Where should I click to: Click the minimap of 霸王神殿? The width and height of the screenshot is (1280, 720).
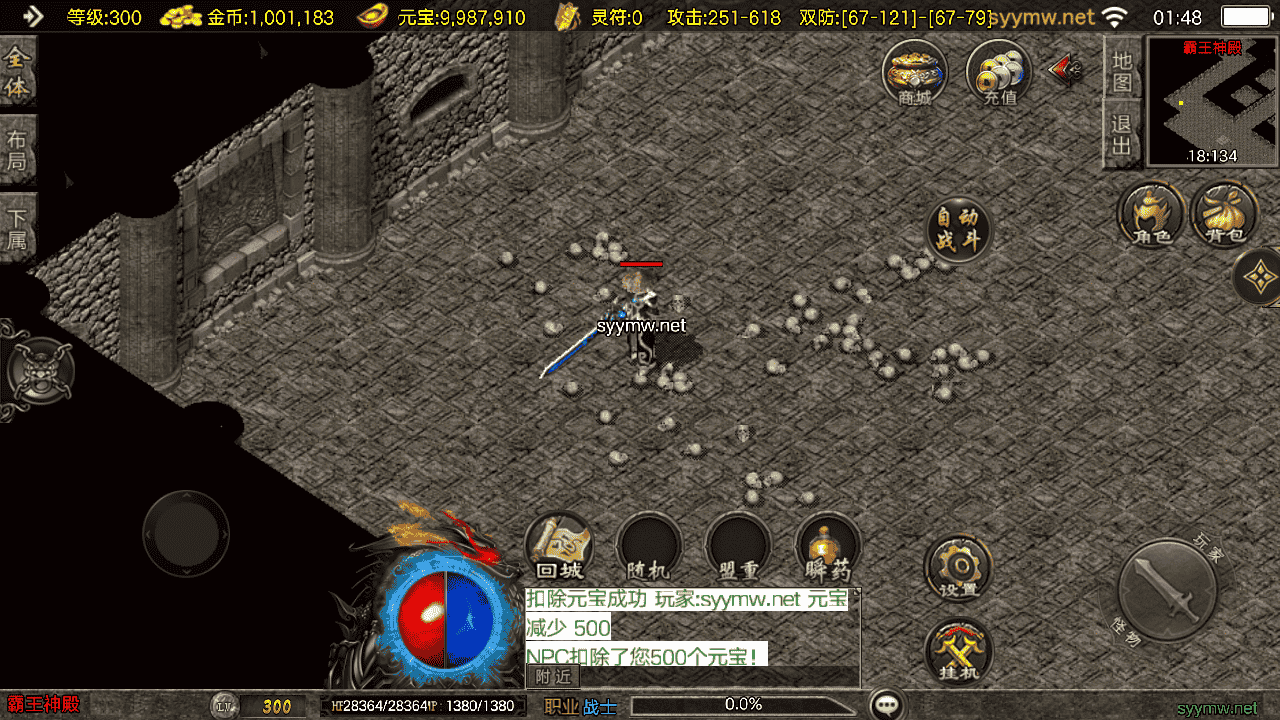coord(1213,101)
